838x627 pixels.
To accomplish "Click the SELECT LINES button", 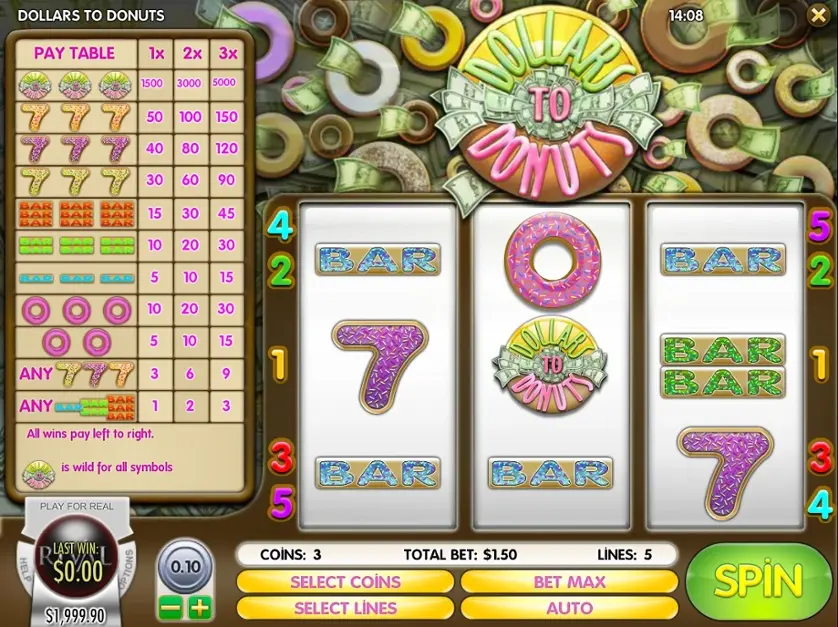I will click(345, 607).
